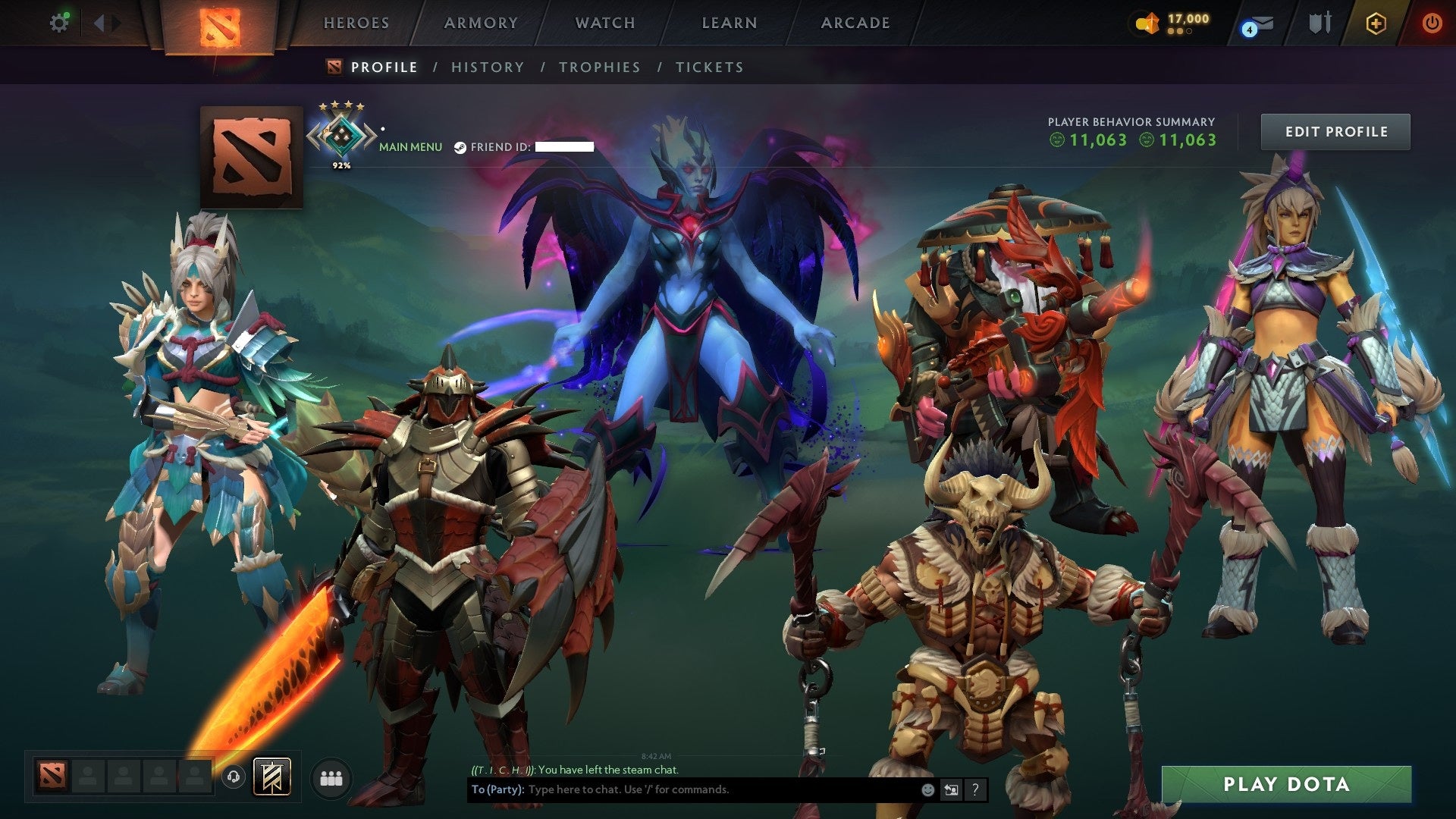Collapse sidebar with the back arrow chevron
This screenshot has width=1456, height=819.
coord(99,23)
